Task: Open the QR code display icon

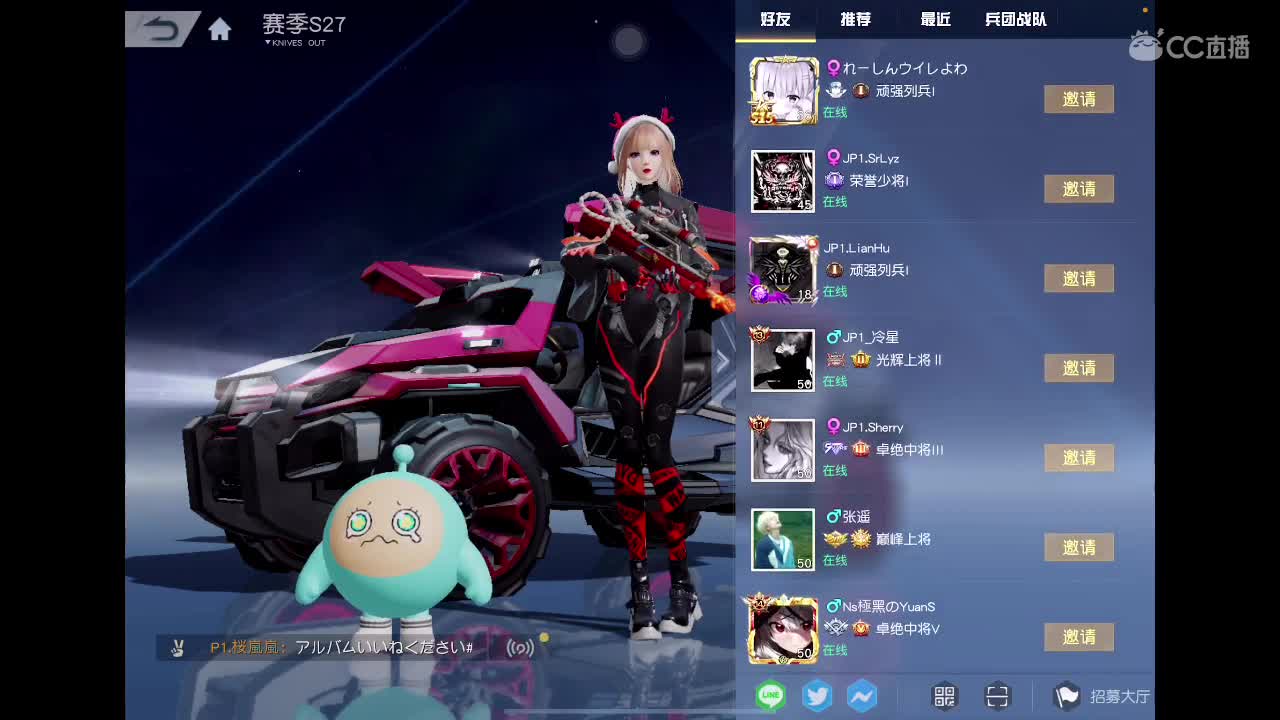Action: click(x=942, y=695)
